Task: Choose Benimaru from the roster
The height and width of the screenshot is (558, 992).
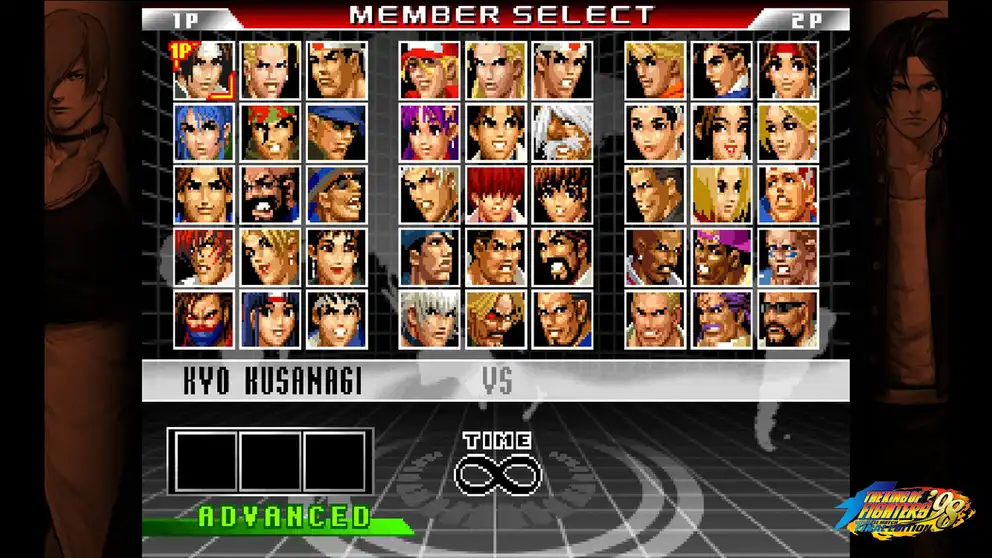Action: pos(270,70)
